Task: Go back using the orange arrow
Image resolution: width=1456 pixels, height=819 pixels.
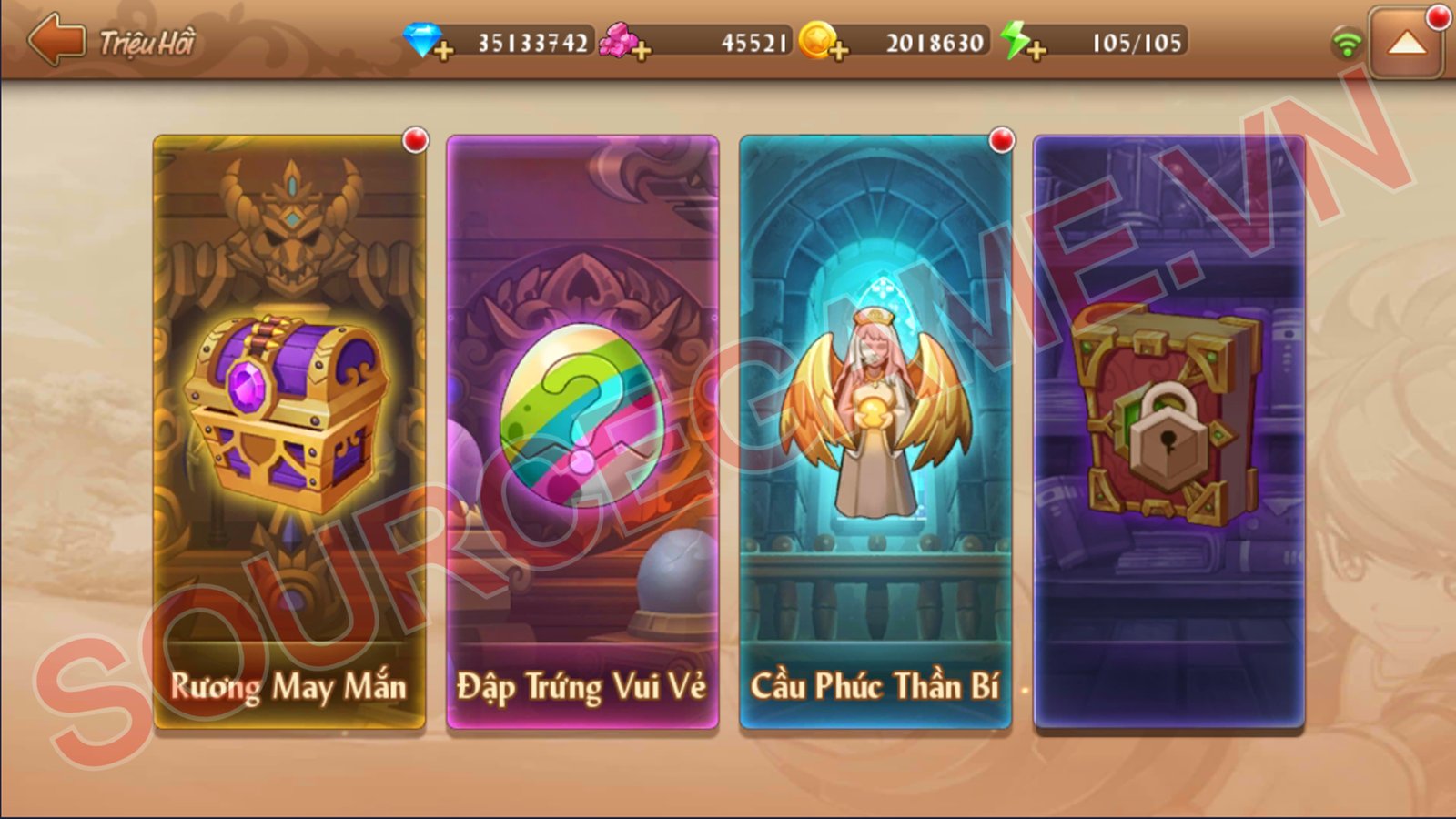Action: [56, 40]
